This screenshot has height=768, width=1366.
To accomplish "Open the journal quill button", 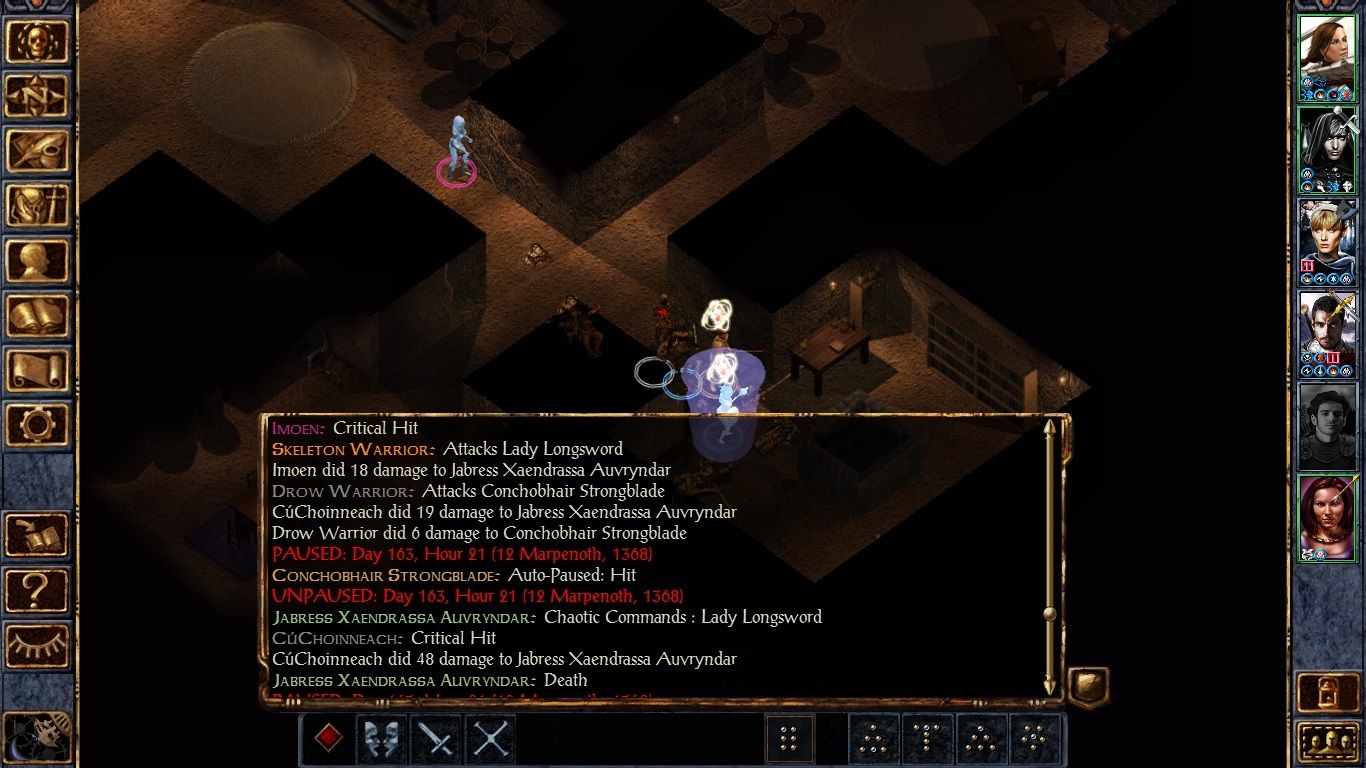I will click(x=38, y=151).
